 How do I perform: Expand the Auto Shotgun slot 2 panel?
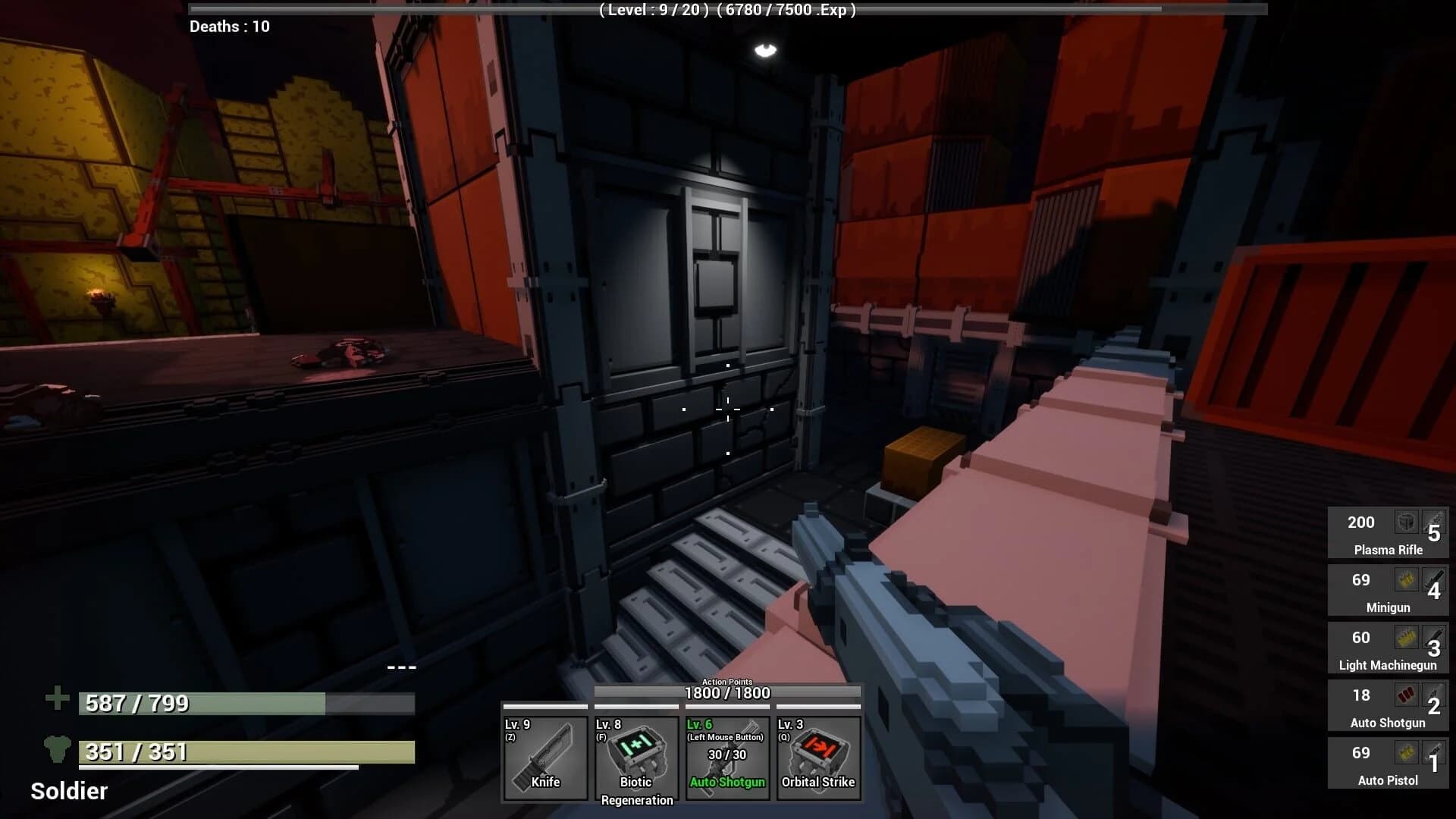(1387, 705)
